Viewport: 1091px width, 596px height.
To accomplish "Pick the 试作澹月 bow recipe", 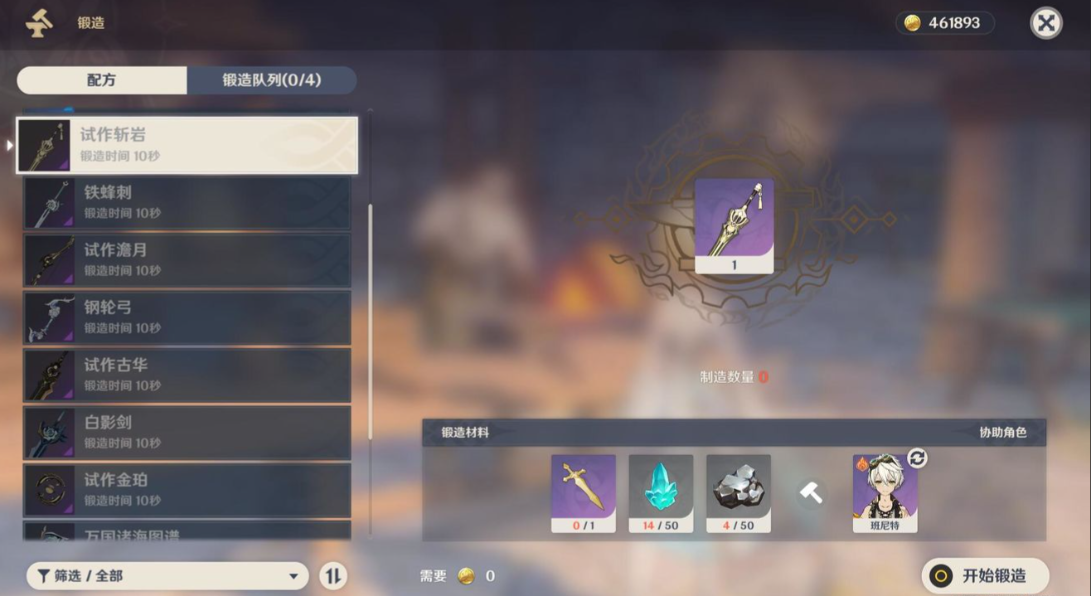I will (x=187, y=260).
